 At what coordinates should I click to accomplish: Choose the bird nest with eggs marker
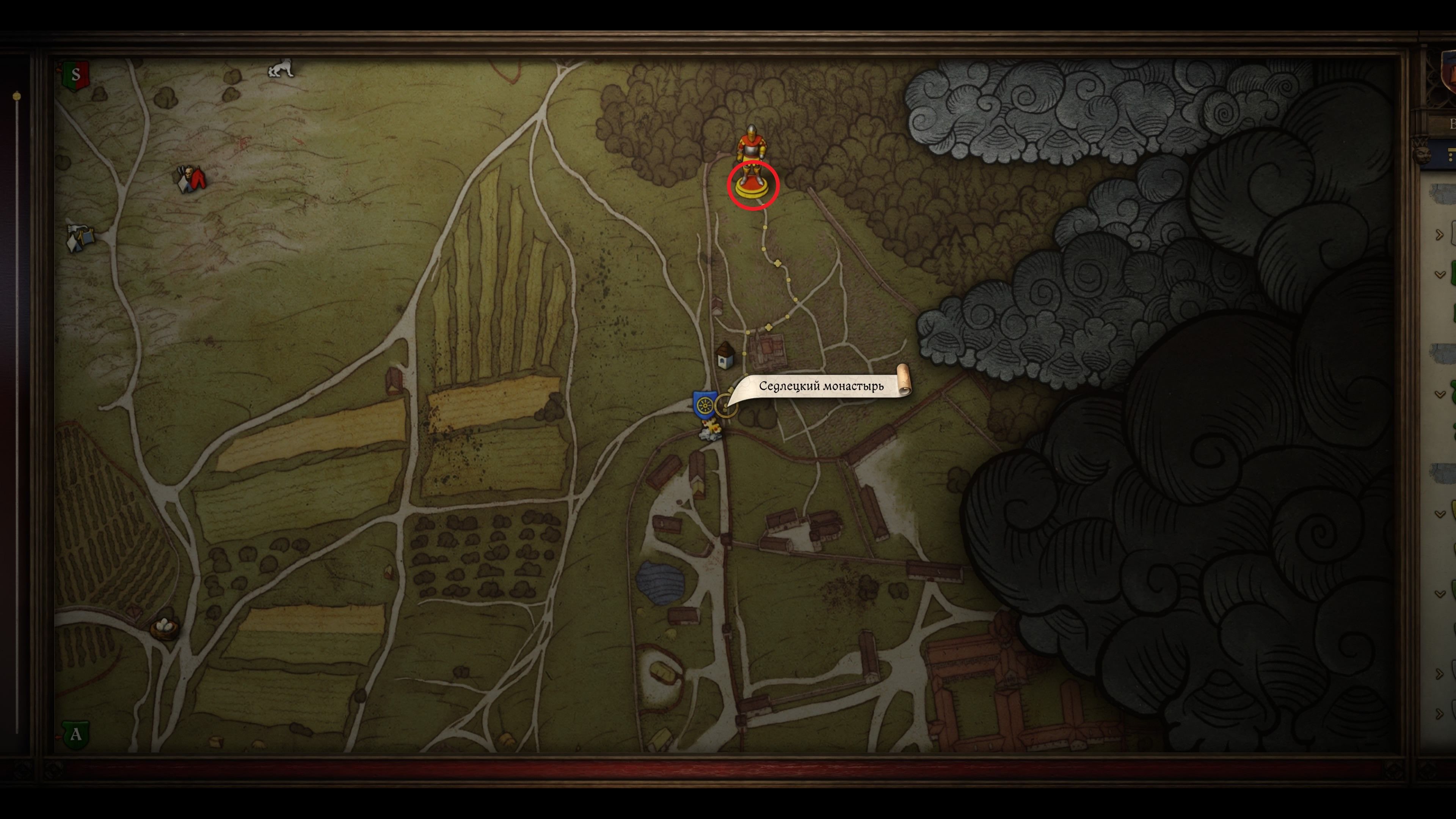[x=165, y=627]
